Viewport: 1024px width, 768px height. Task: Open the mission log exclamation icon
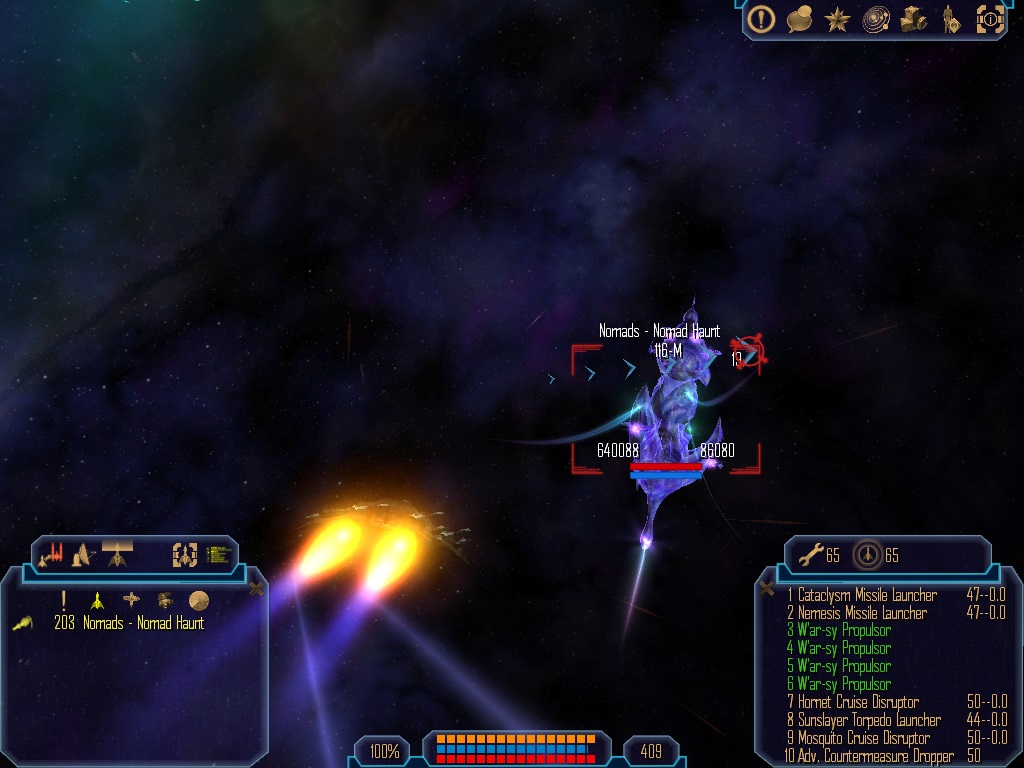tap(762, 18)
